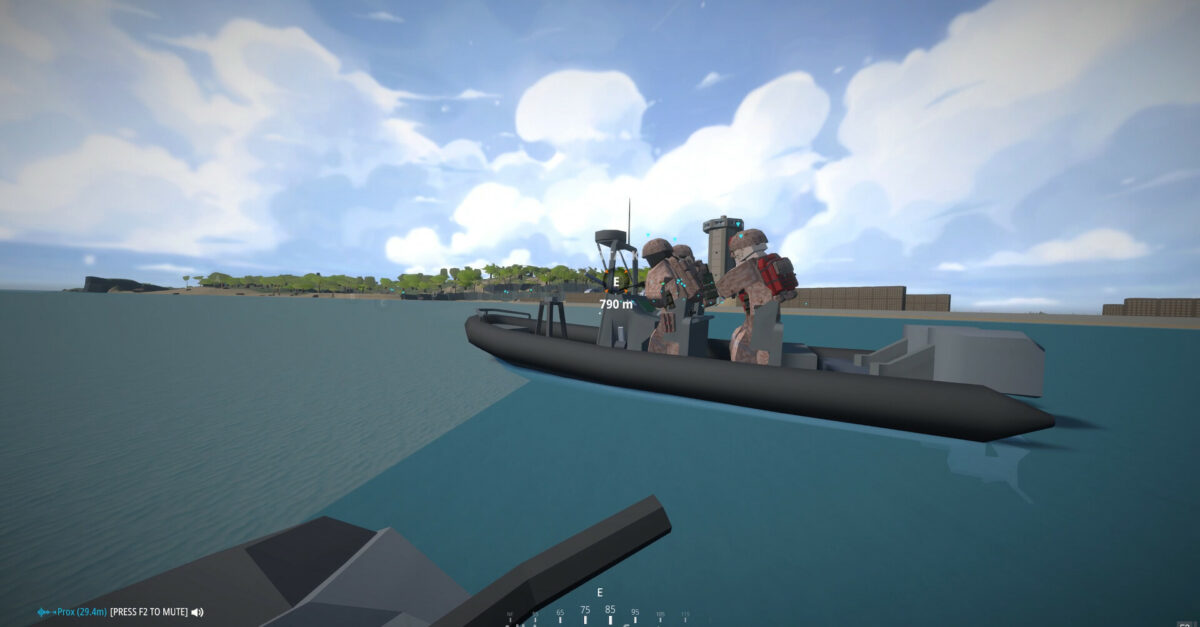1200x627 pixels.
Task: Click the voice chat speaker icon
Action: tap(197, 612)
